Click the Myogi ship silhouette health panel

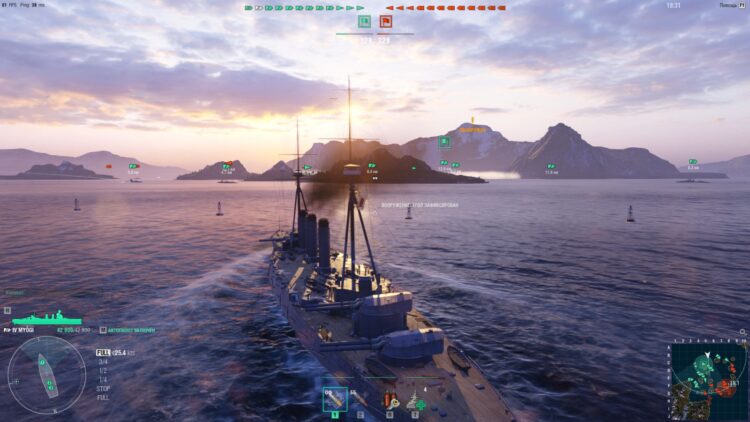(x=40, y=318)
